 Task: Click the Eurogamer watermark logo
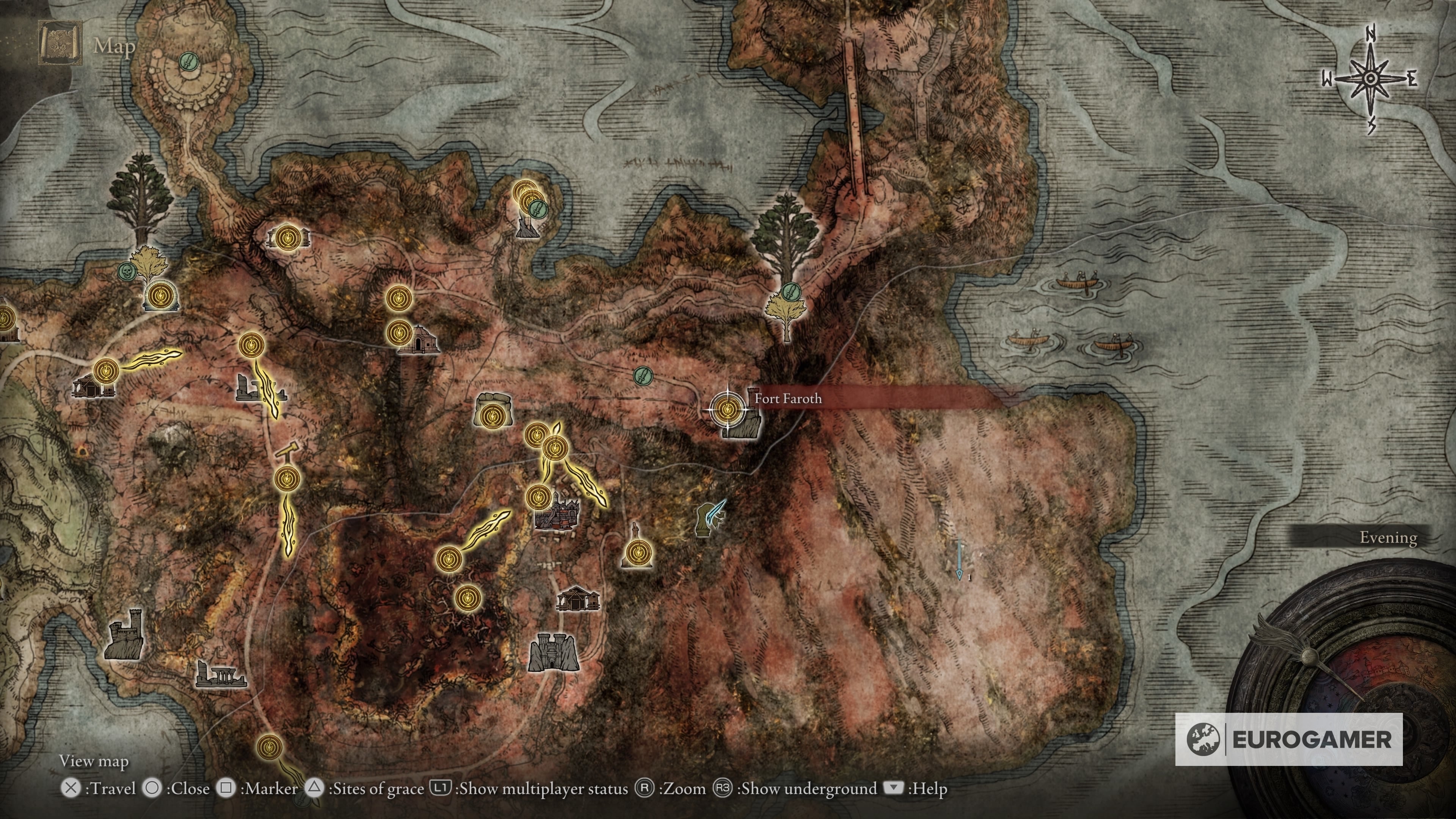click(1289, 739)
